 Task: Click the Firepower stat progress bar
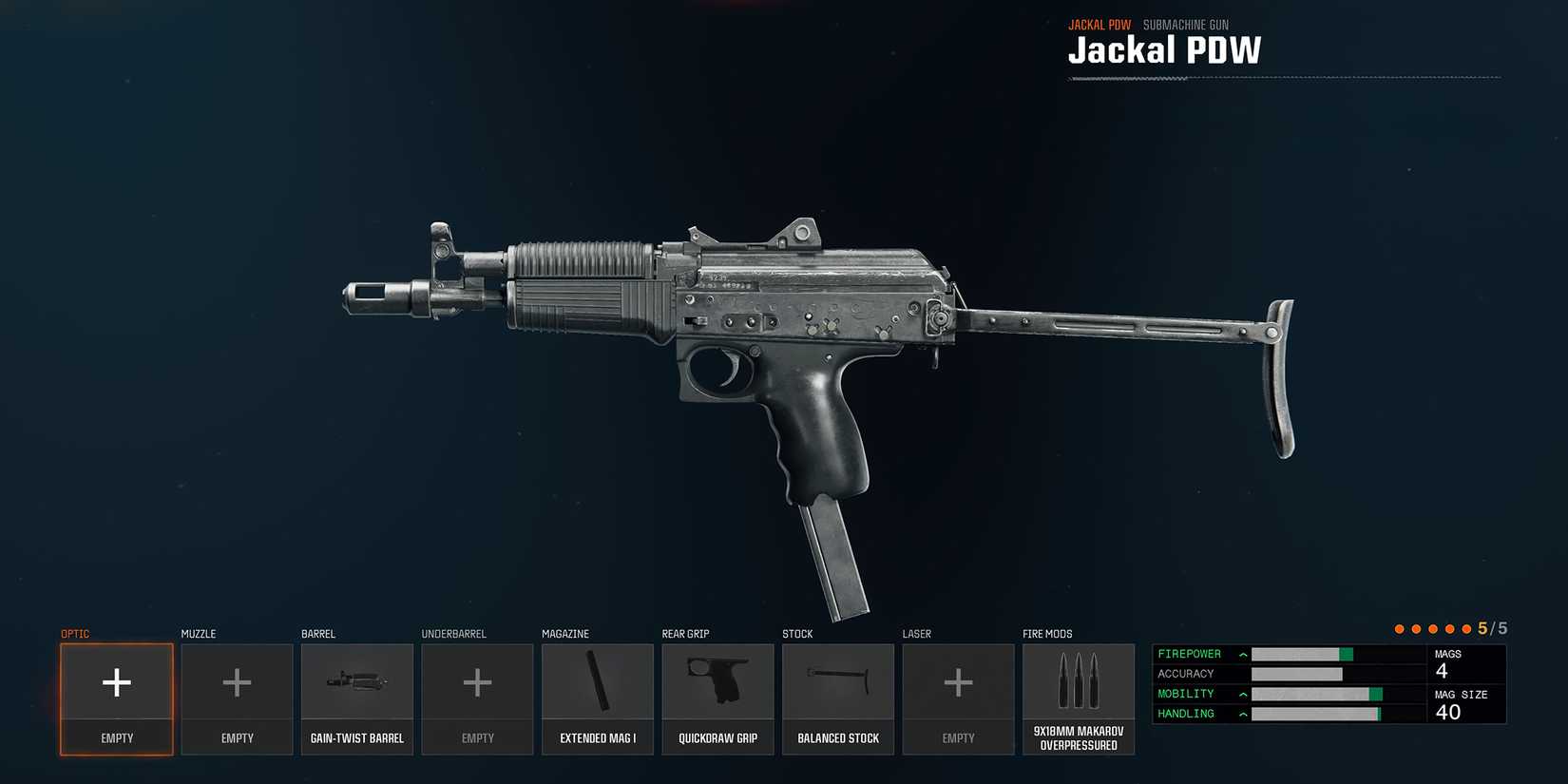(1302, 654)
